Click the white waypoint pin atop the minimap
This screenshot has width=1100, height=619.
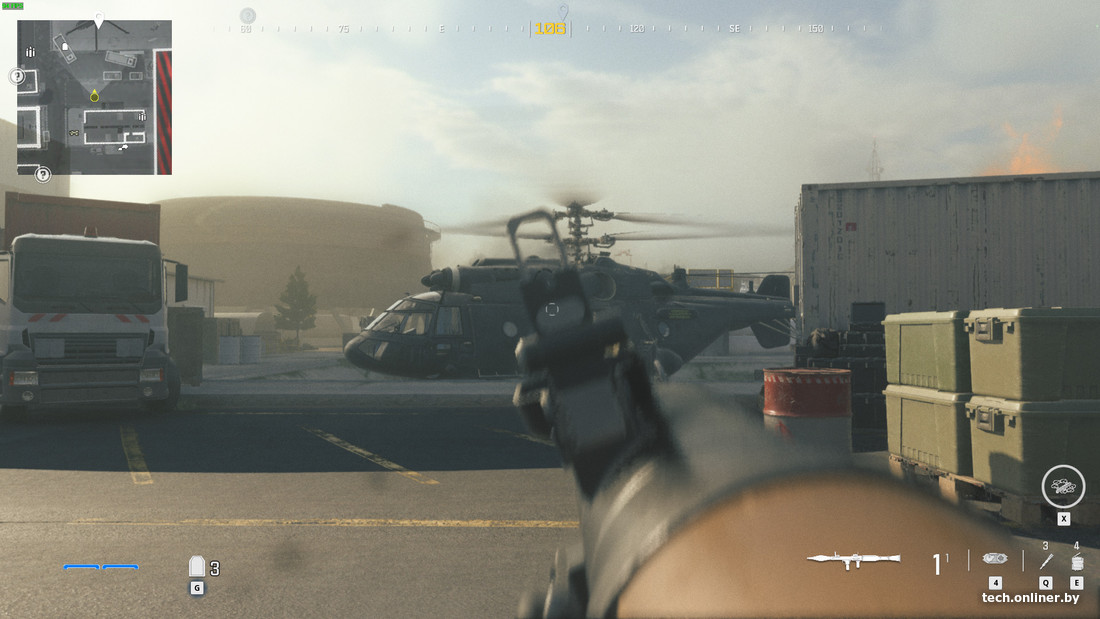[x=99, y=21]
